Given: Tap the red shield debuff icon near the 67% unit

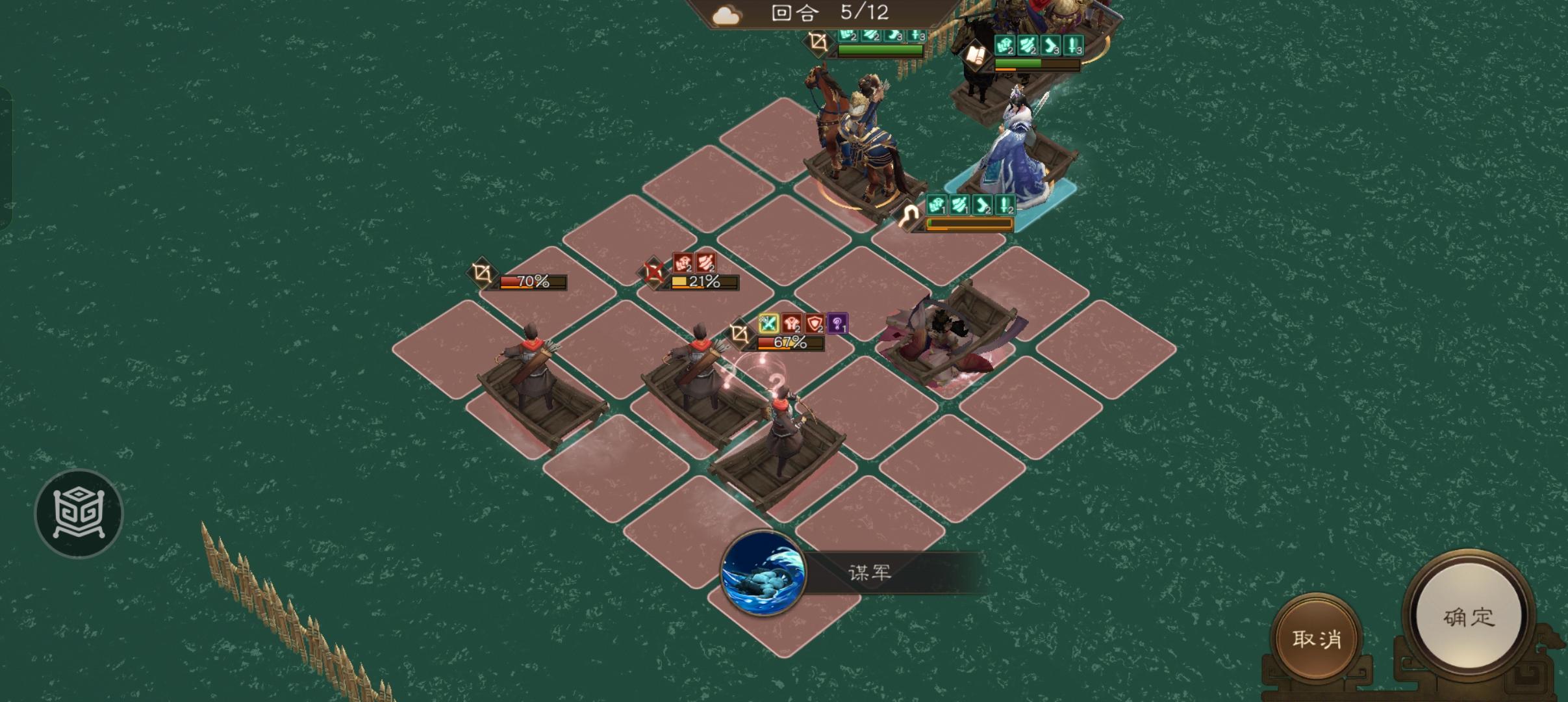Looking at the screenshot, I should [x=814, y=323].
